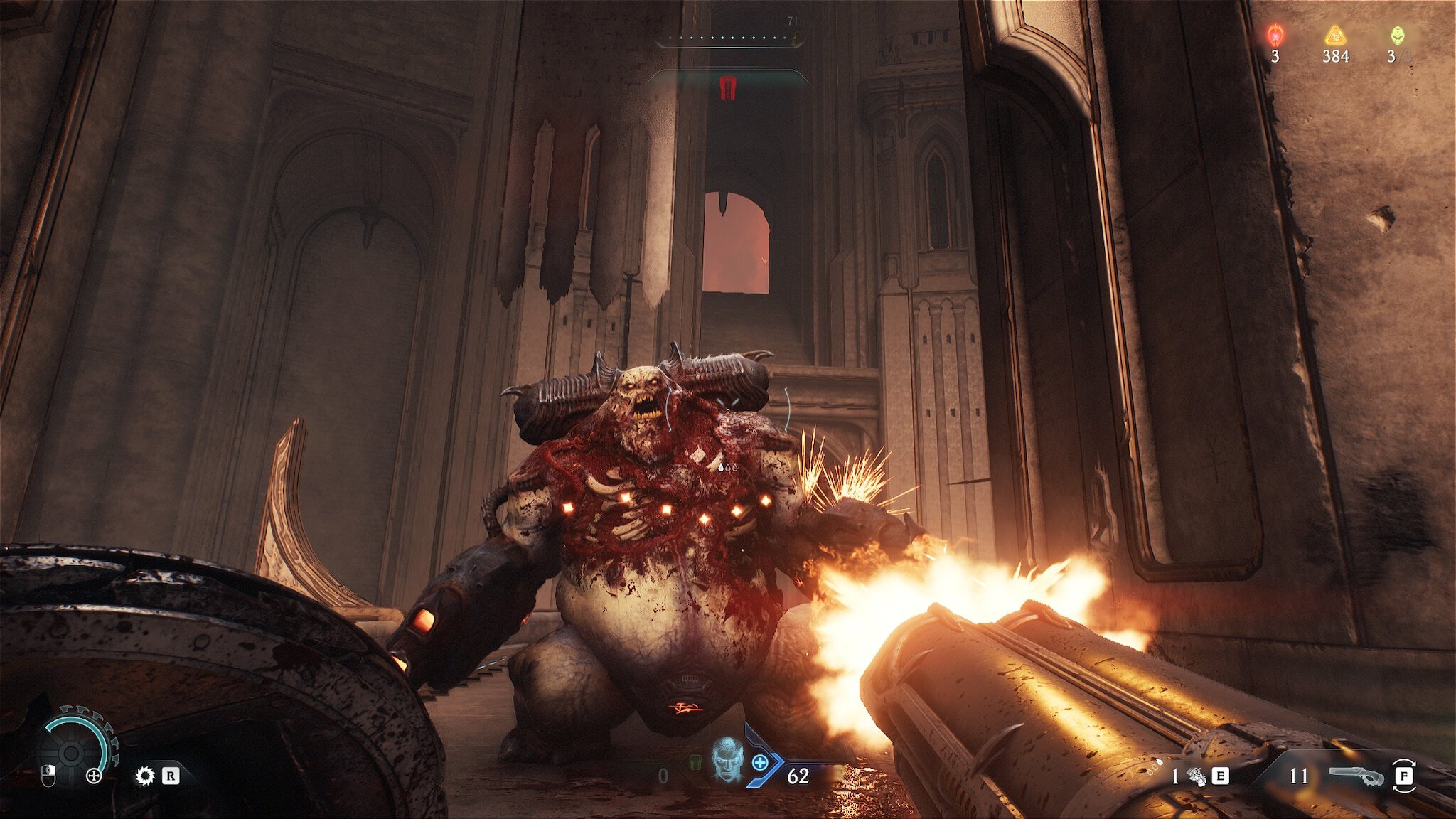Screen dimensions: 1456x819
Task: Click the gauntlet fist ability icon
Action: [x=1197, y=776]
